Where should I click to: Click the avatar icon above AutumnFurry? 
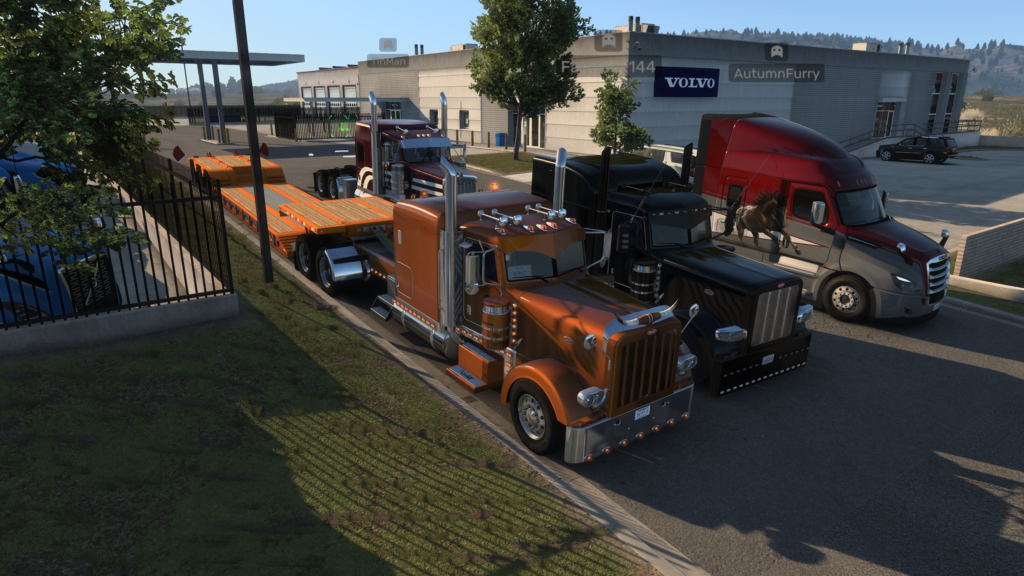pyautogui.click(x=776, y=51)
